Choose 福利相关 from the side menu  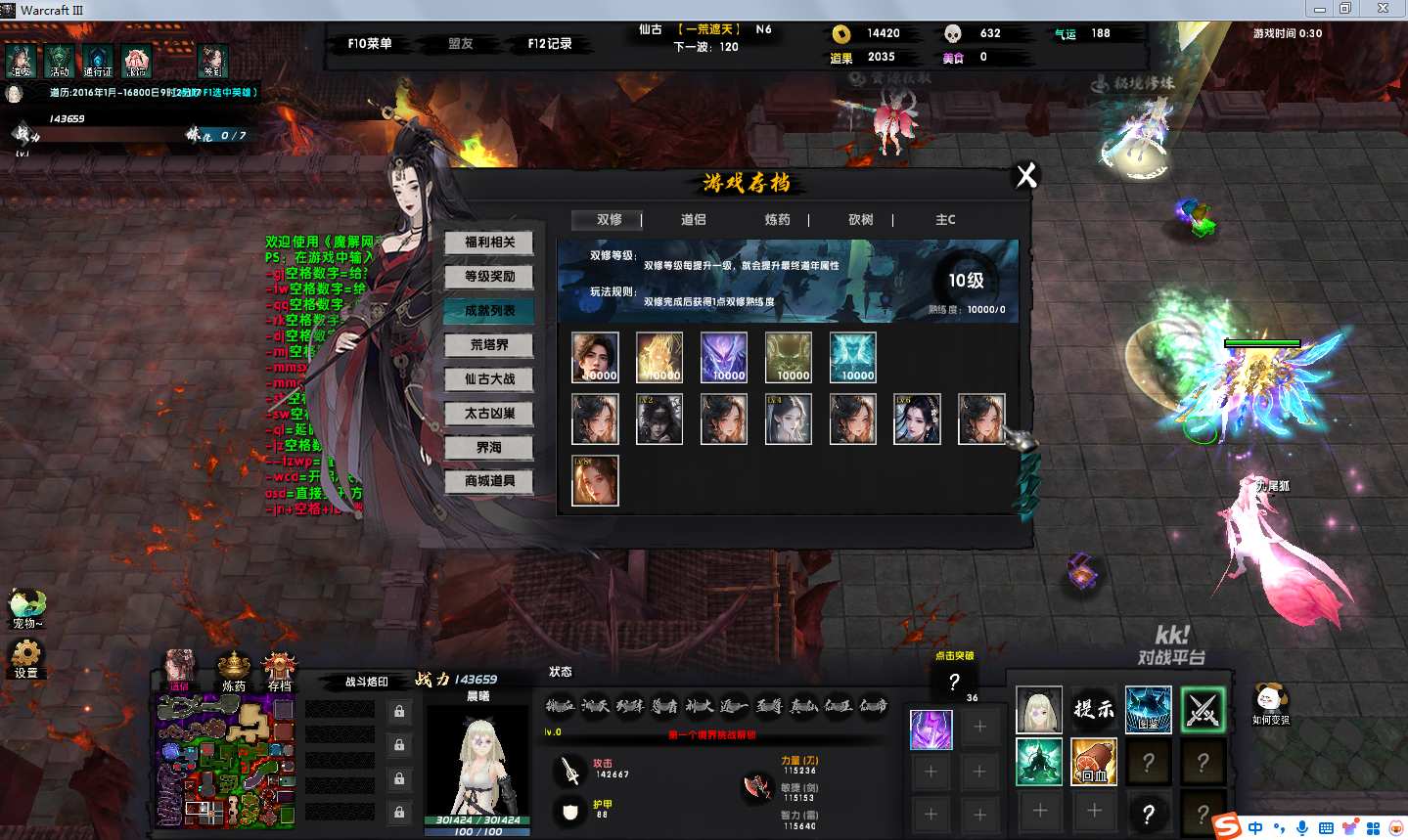tap(489, 243)
